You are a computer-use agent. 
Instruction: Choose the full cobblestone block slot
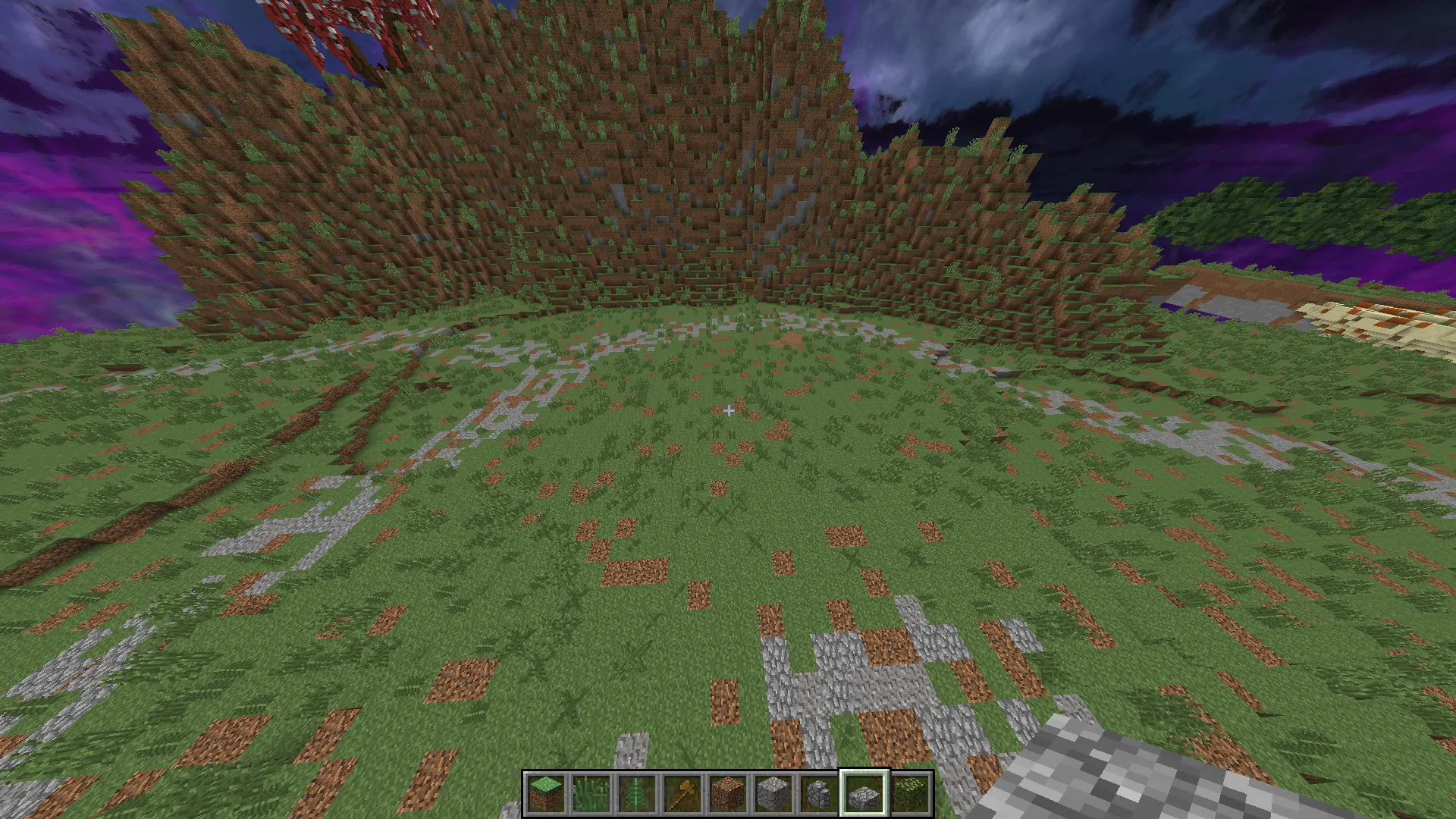[x=773, y=794]
